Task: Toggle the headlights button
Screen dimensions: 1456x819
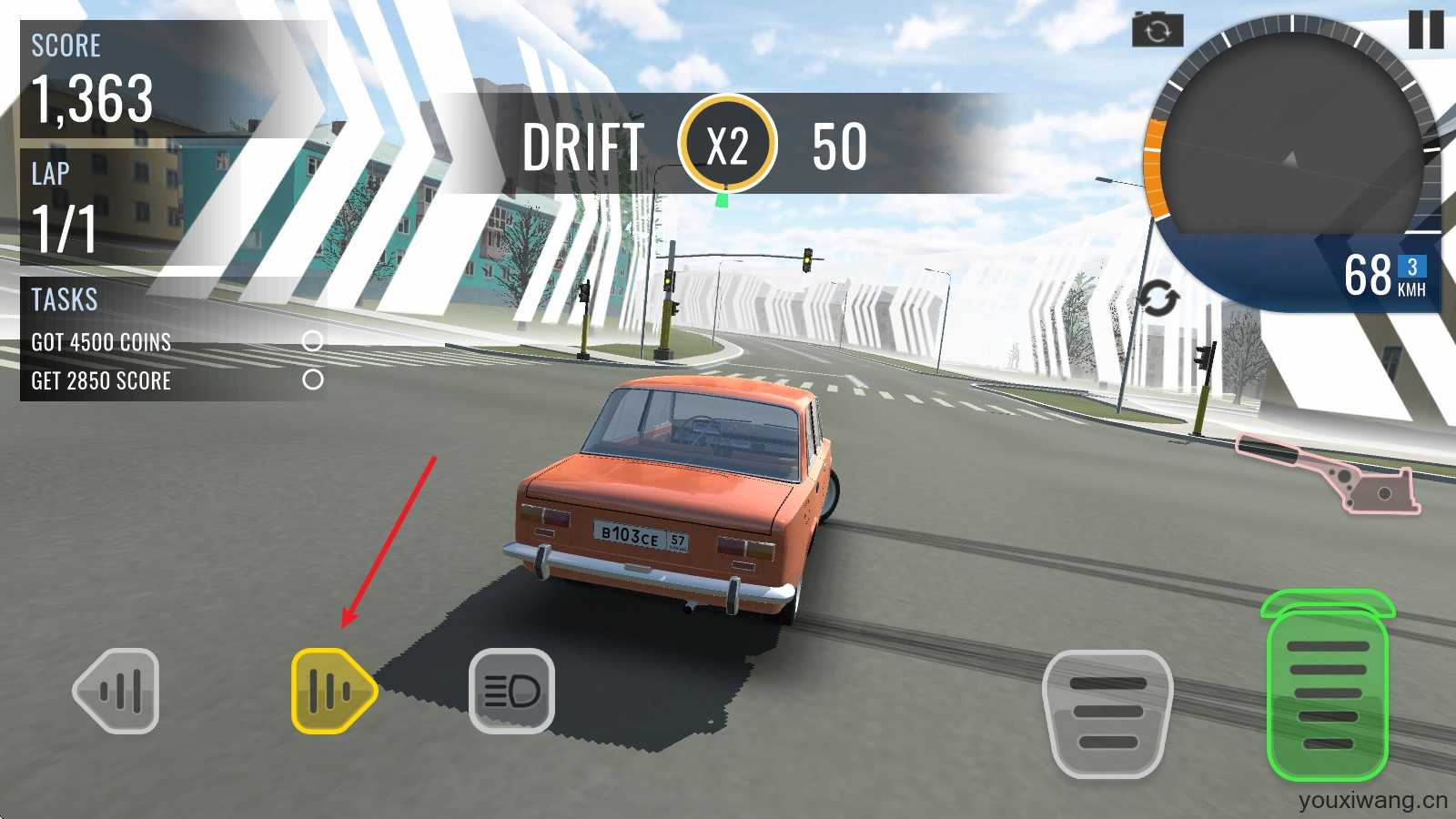Action: pos(511,691)
